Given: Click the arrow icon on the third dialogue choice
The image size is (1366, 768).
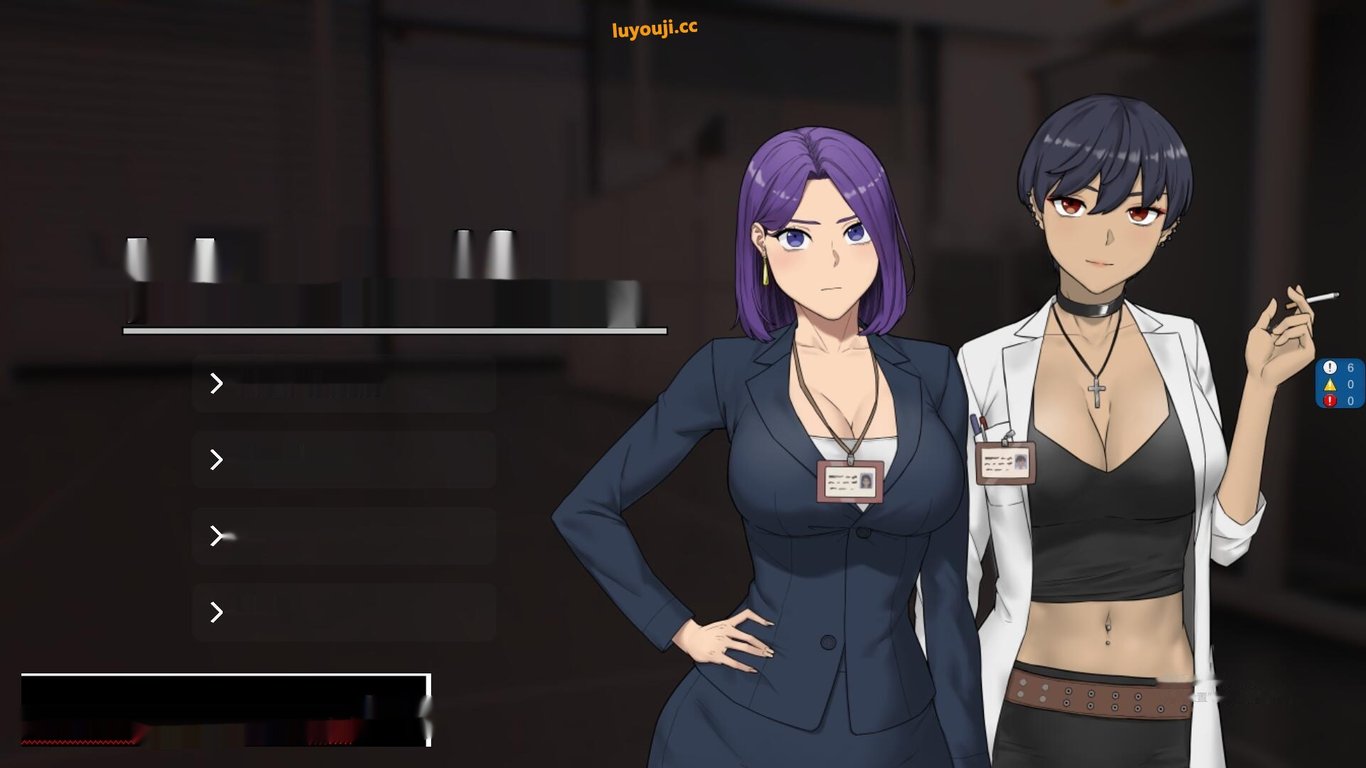Looking at the screenshot, I should pyautogui.click(x=216, y=536).
